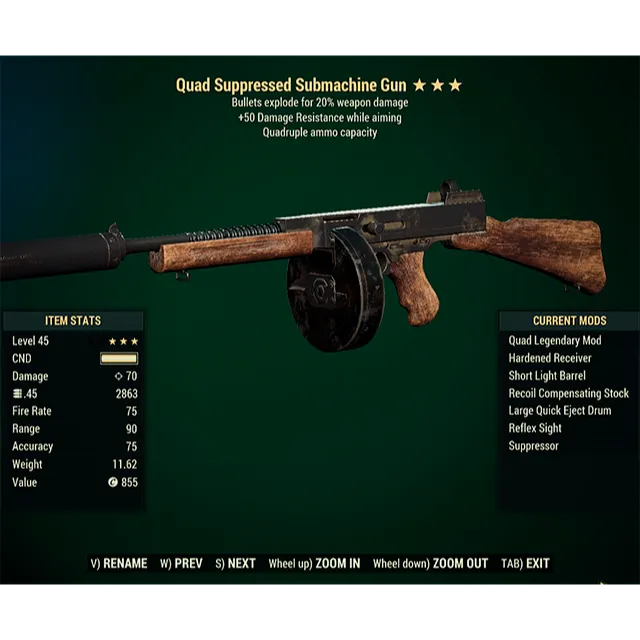
Task: Exit the weapon inspect screen
Action: (526, 563)
